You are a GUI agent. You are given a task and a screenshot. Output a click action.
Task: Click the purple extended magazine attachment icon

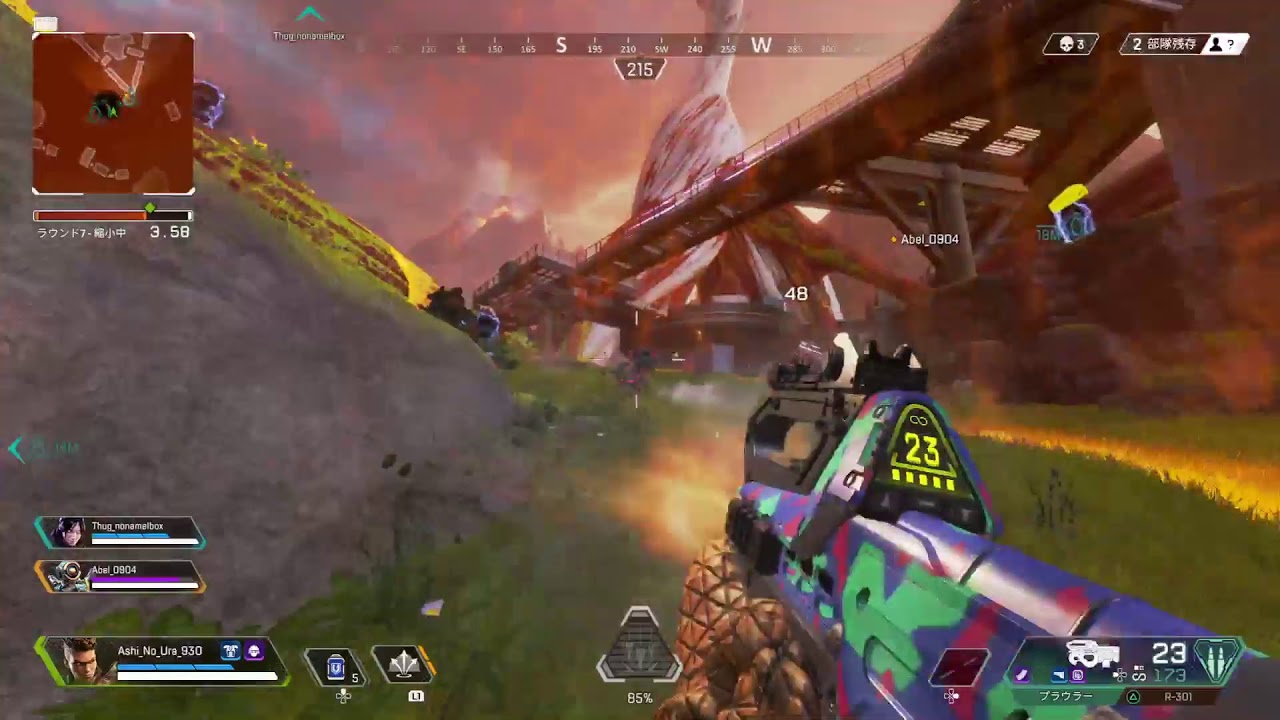click(x=1022, y=675)
